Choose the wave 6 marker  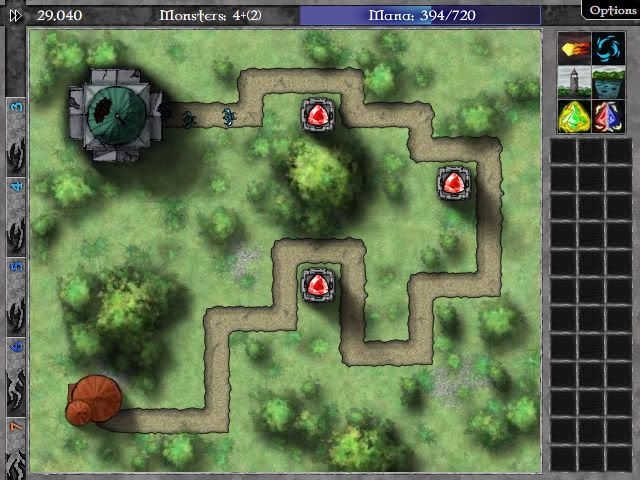(16, 346)
